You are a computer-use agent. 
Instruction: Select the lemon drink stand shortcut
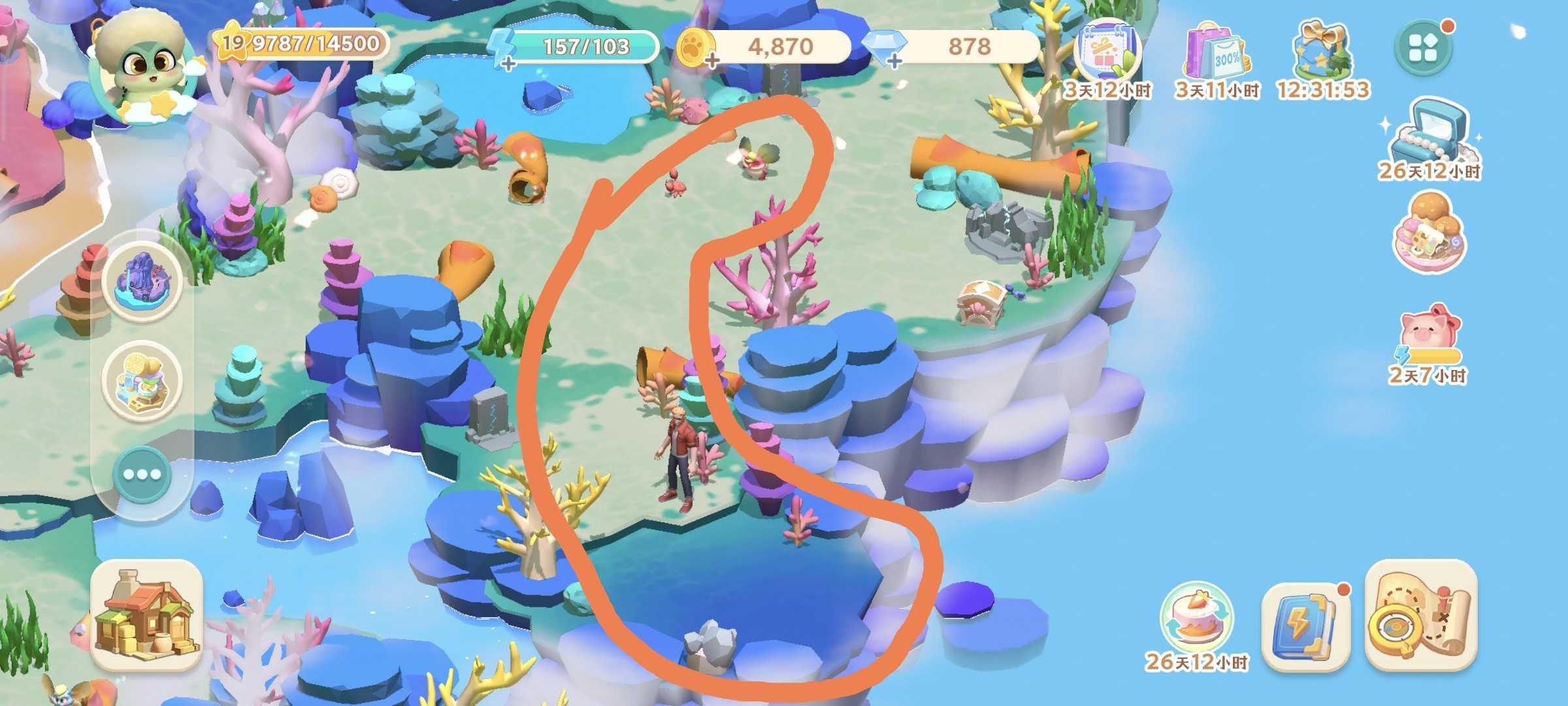coord(142,380)
